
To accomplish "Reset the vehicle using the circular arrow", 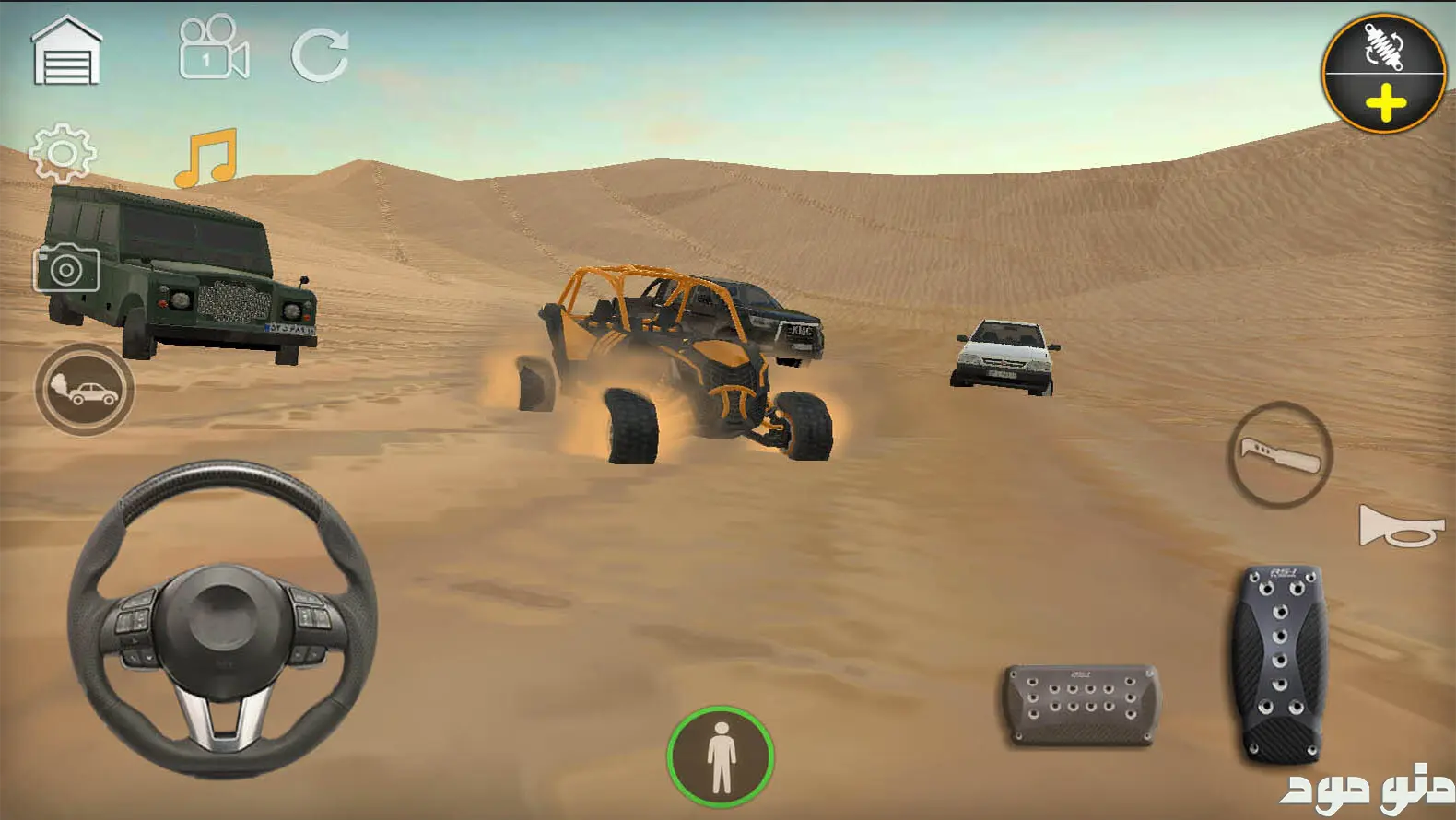I will (320, 54).
